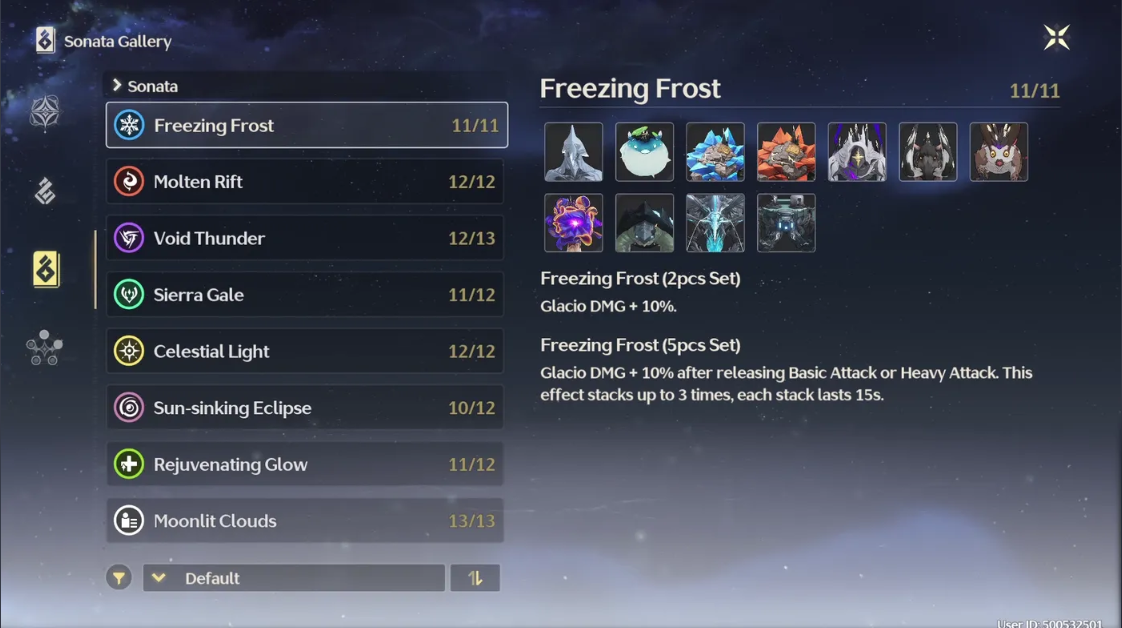1122x628 pixels.
Task: Select the blue crystal rock echo thumbnail
Action: [715, 152]
